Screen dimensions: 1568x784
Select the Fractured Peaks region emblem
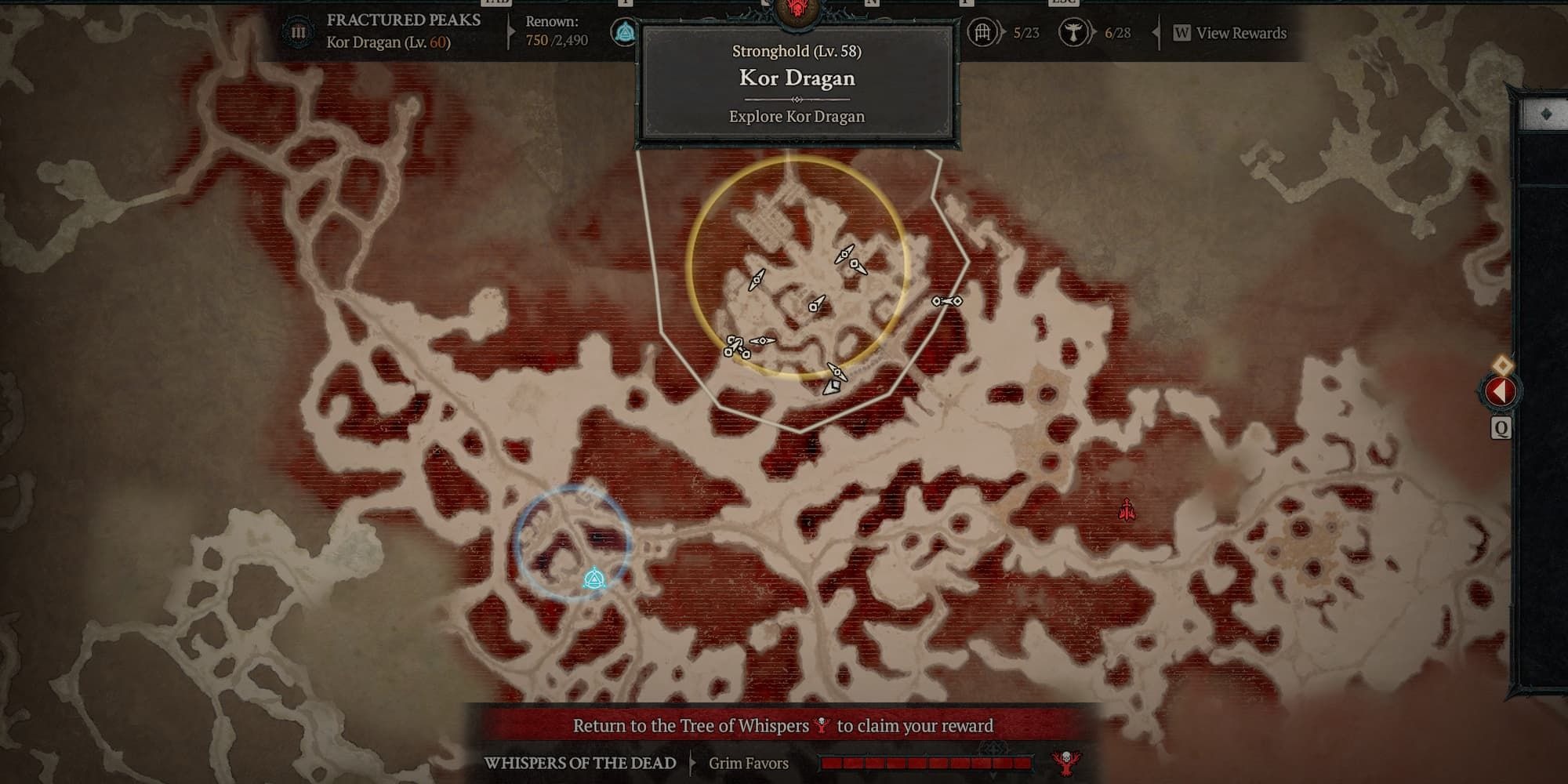click(x=298, y=32)
